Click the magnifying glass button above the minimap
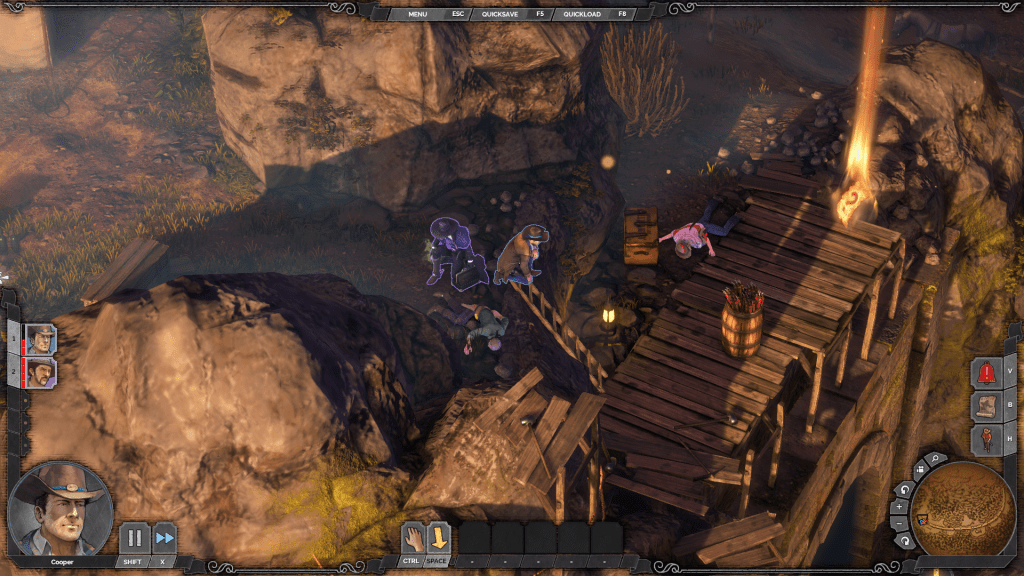 [x=933, y=459]
